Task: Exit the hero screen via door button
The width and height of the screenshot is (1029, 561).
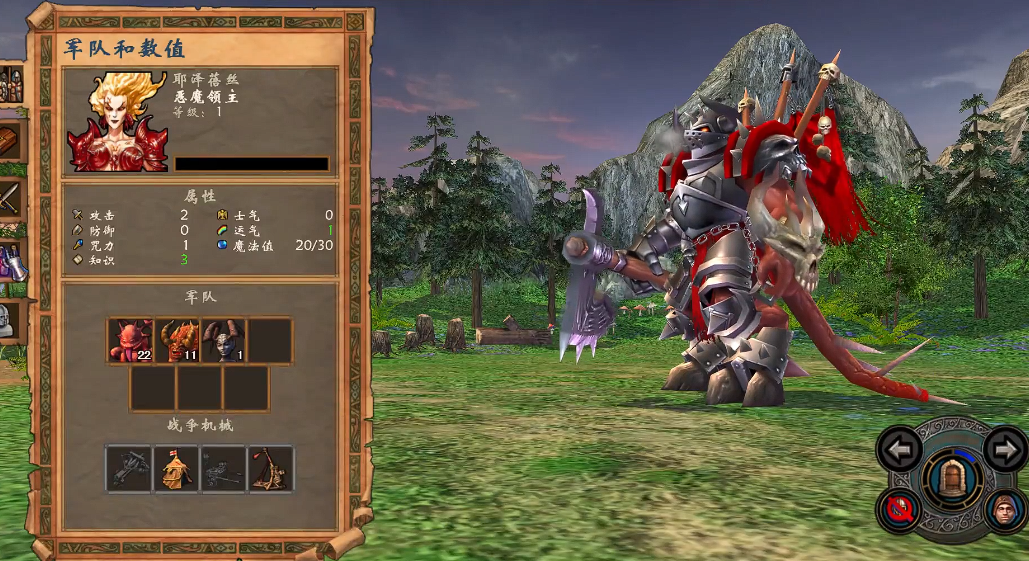Action: [950, 478]
